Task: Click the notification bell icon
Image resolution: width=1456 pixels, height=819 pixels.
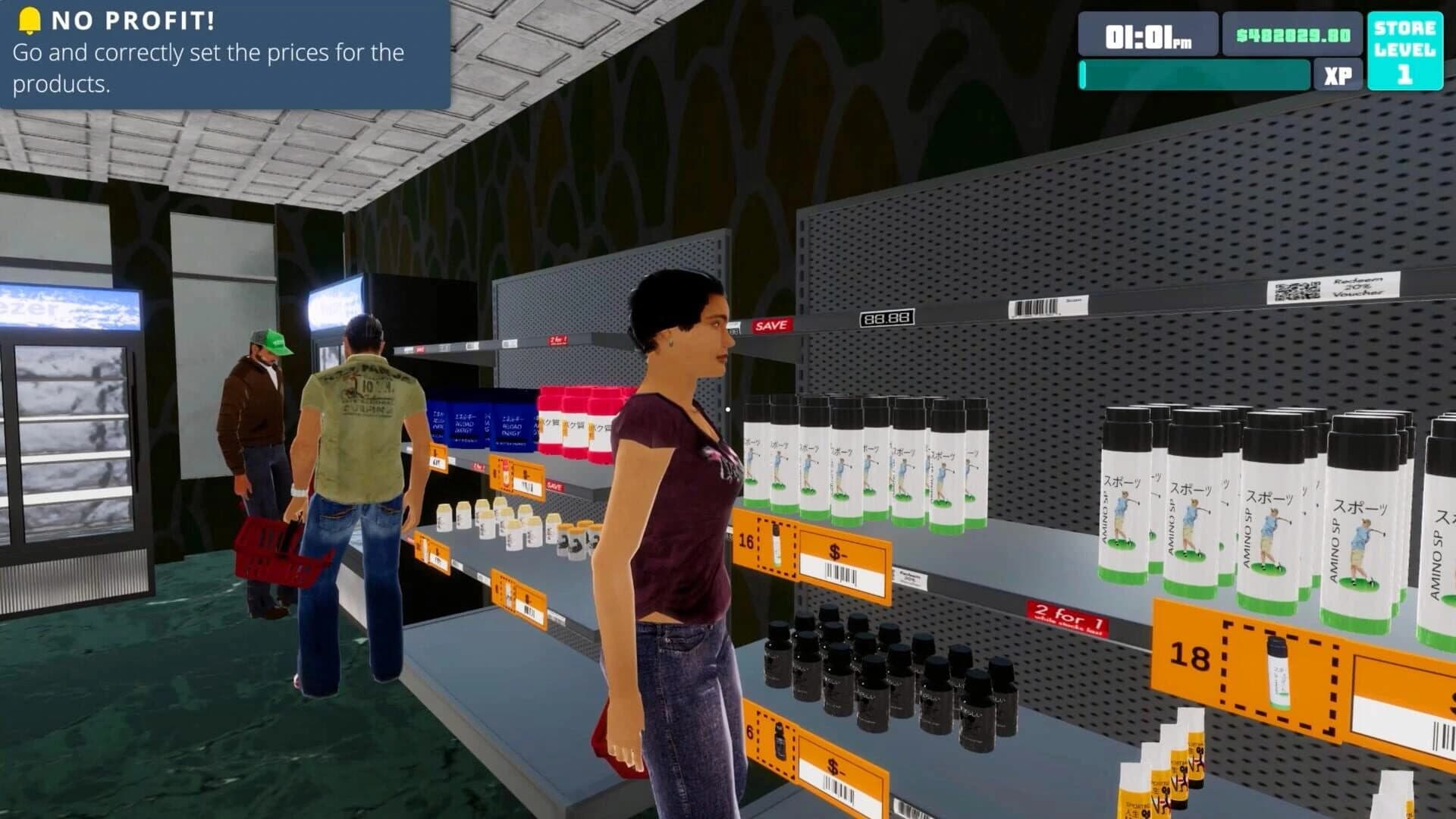Action: click(x=30, y=20)
